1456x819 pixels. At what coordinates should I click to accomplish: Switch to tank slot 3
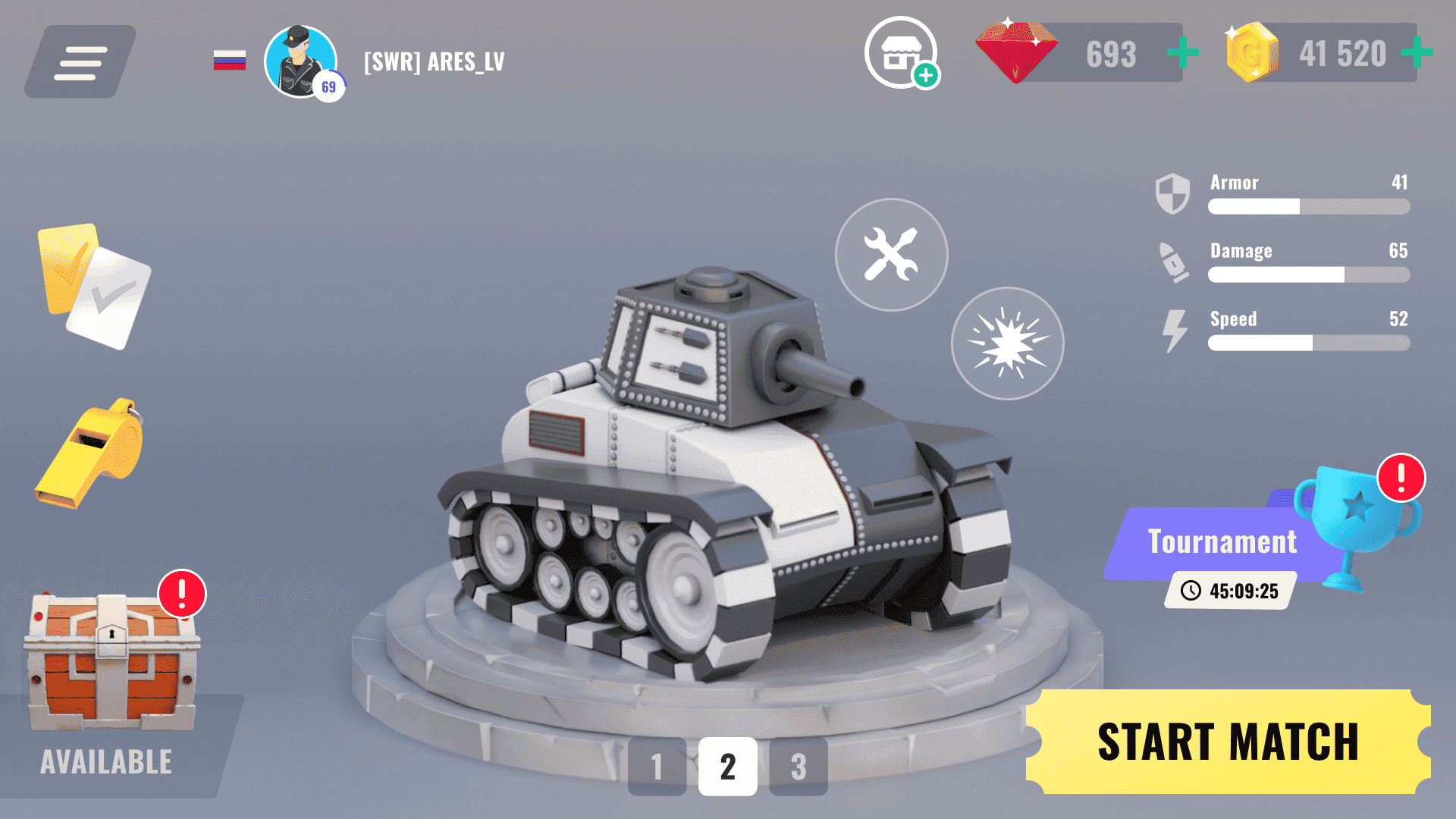798,767
